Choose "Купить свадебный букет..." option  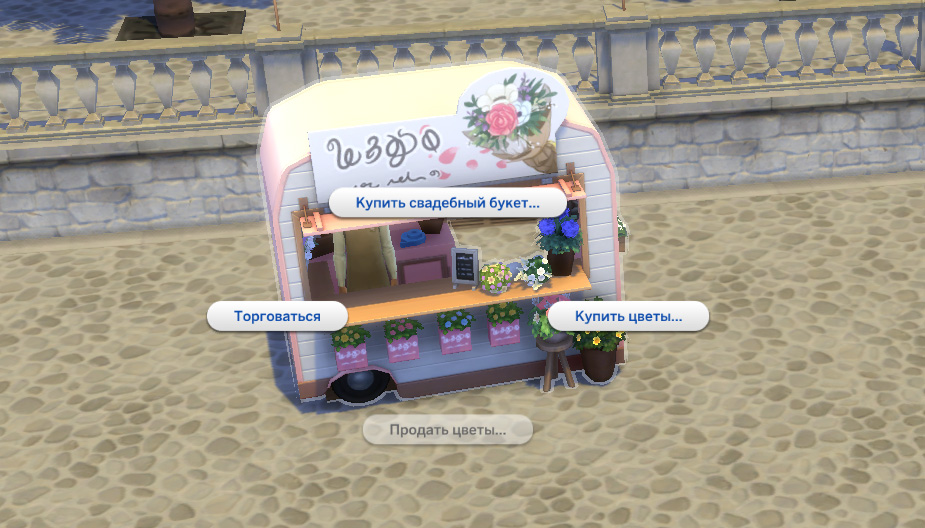pos(447,202)
